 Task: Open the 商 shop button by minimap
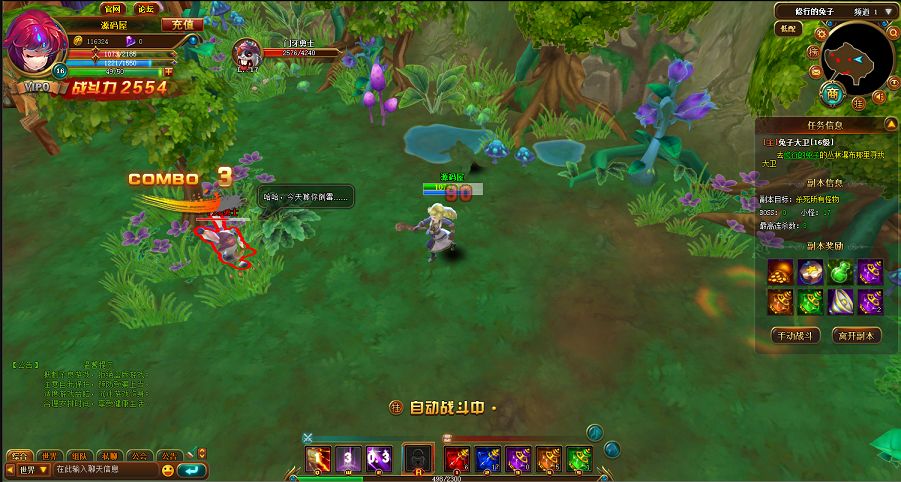tap(832, 93)
